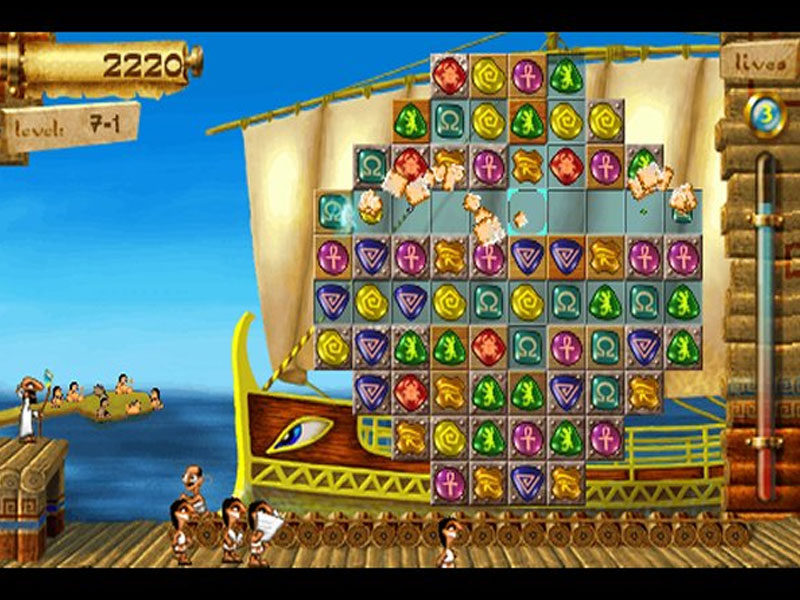Select the yellow spiral gem in the second-to-last row

(x=450, y=437)
